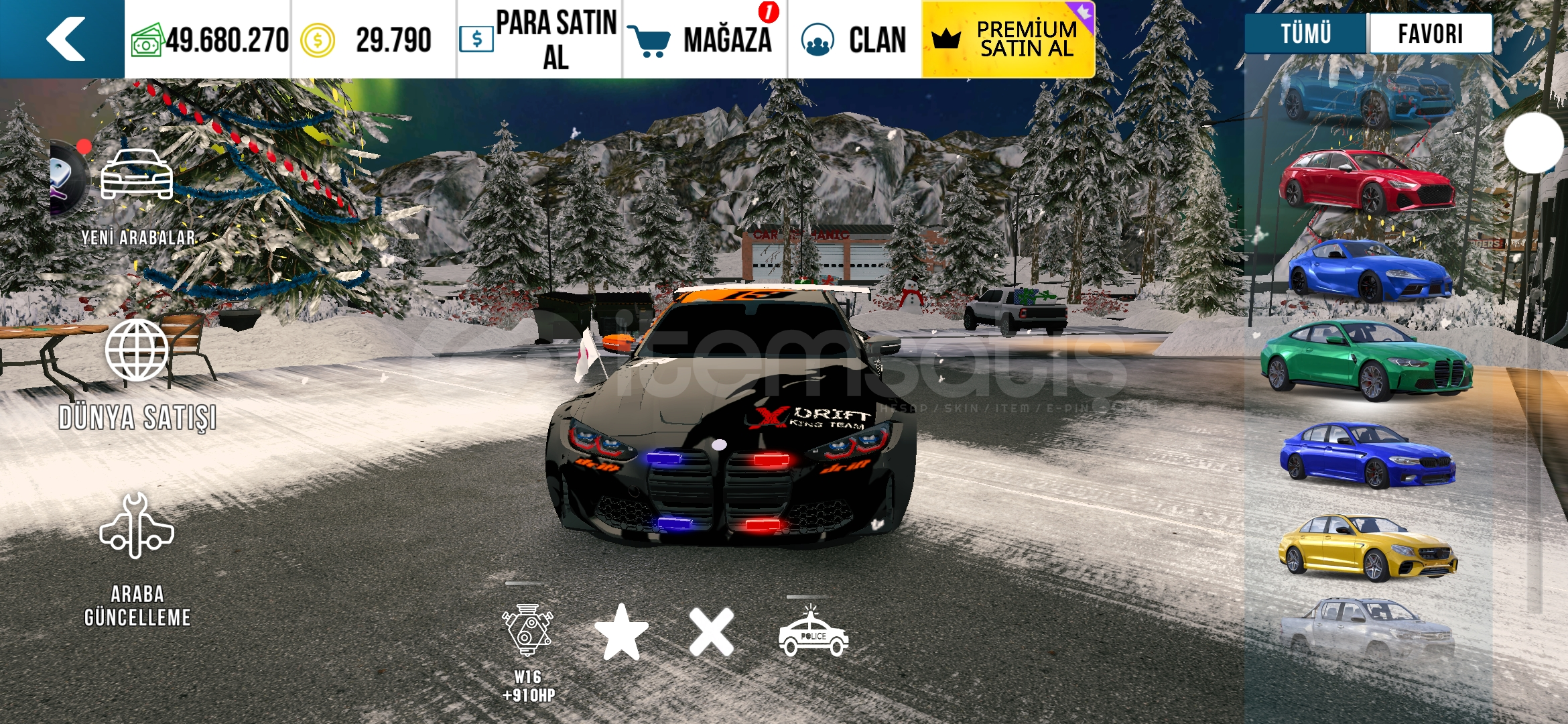
Task: Pick the yellow sedan thumbnail
Action: tap(1367, 548)
